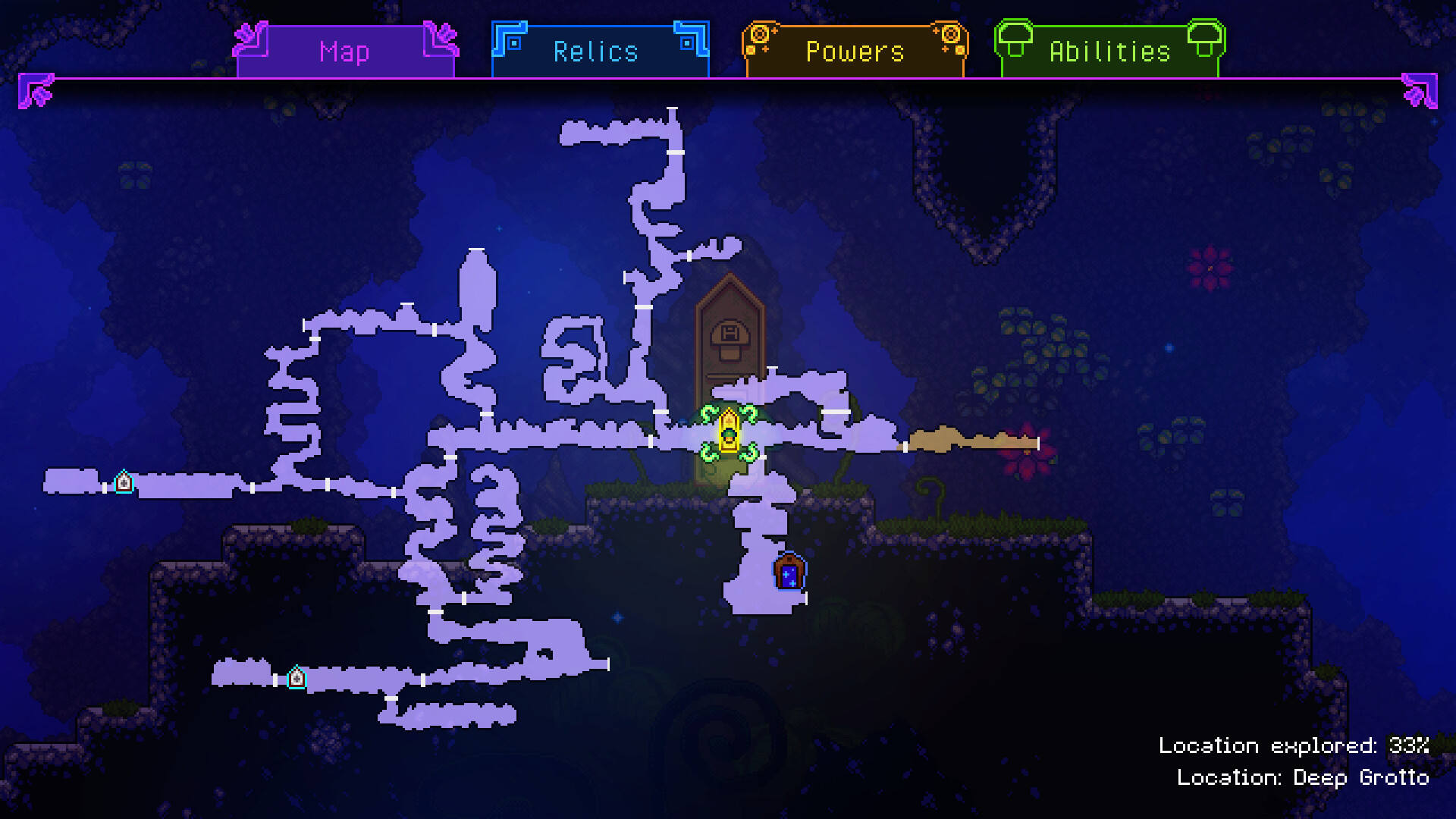Show the Powers tab

coord(855,52)
